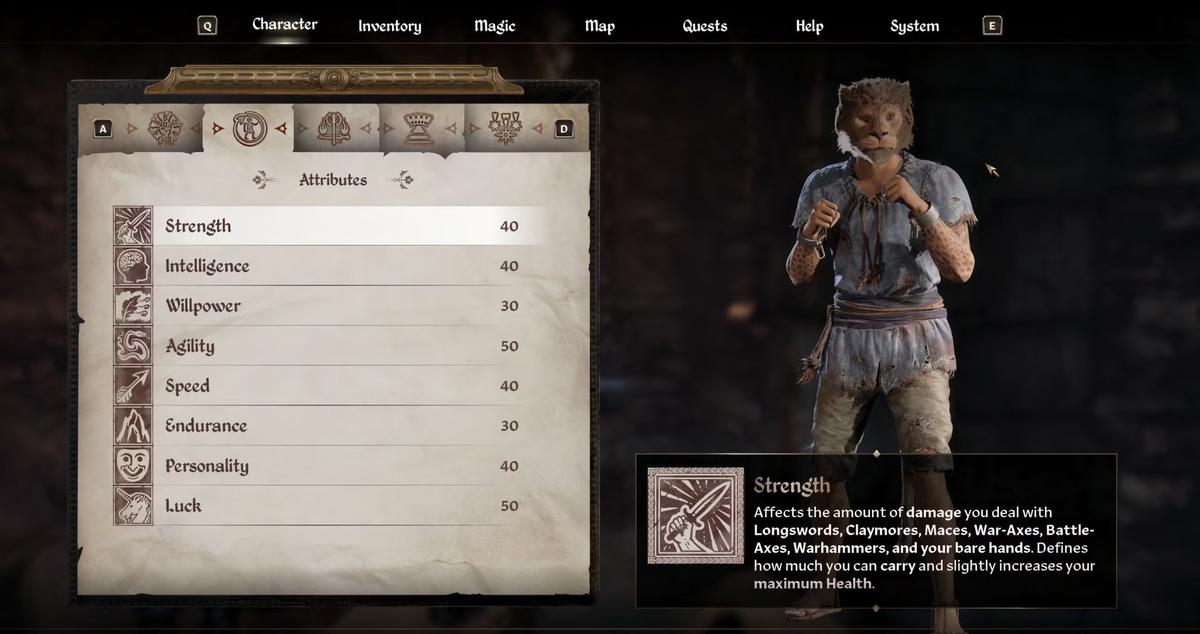
Task: Open the axe-and-weapons skills tab
Action: point(333,128)
